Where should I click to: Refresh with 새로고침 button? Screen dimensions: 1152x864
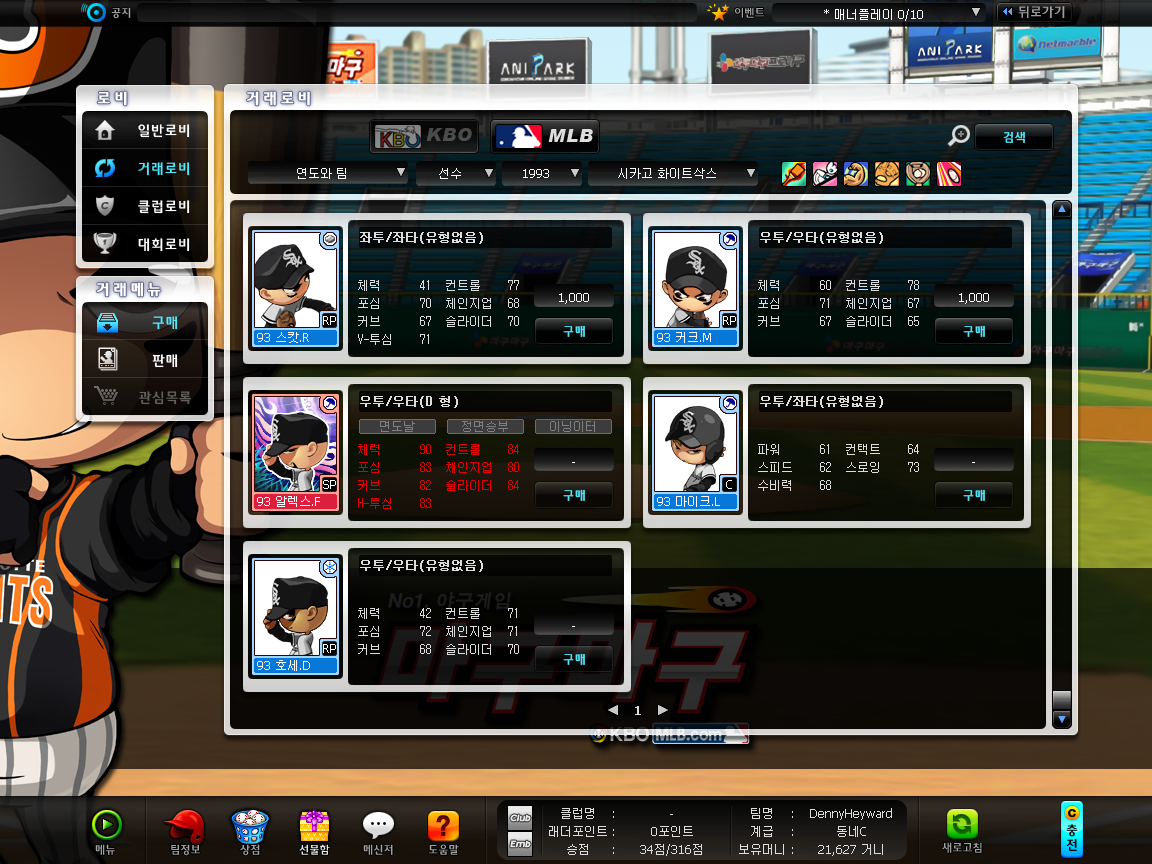(962, 831)
